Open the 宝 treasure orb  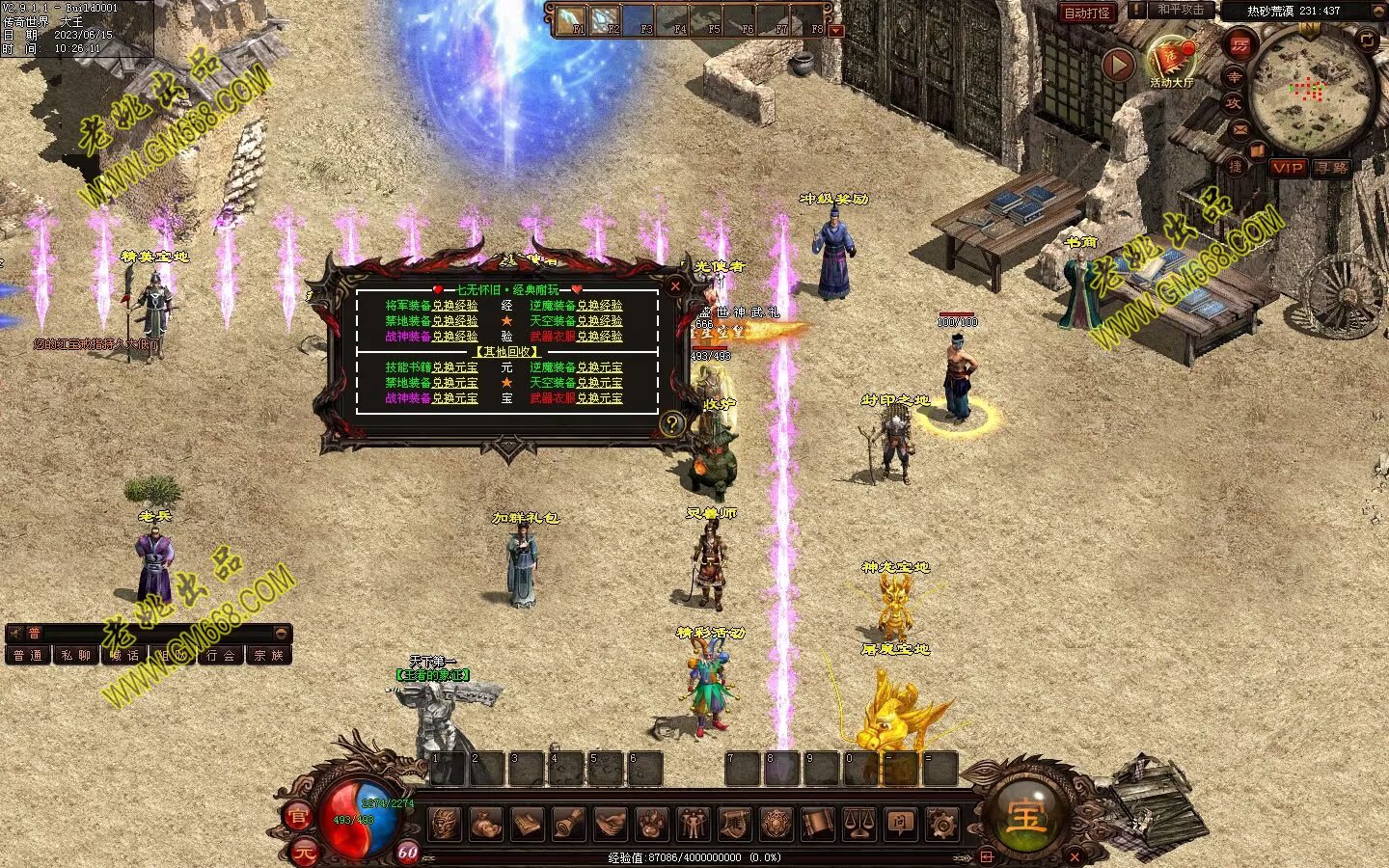point(1024,817)
